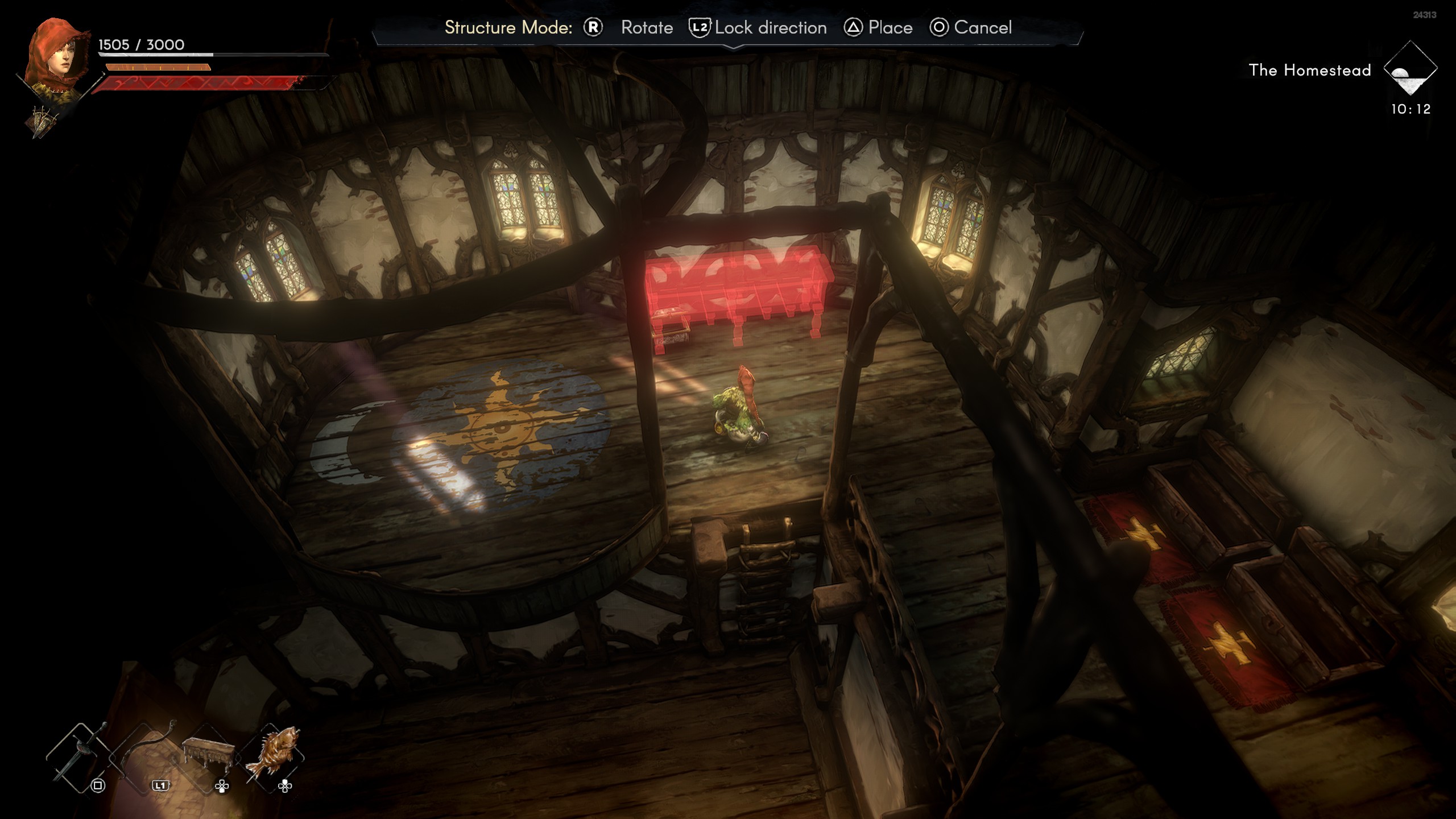Select the cooked fish food slot
This screenshot has width=1456, height=819.
(272, 755)
